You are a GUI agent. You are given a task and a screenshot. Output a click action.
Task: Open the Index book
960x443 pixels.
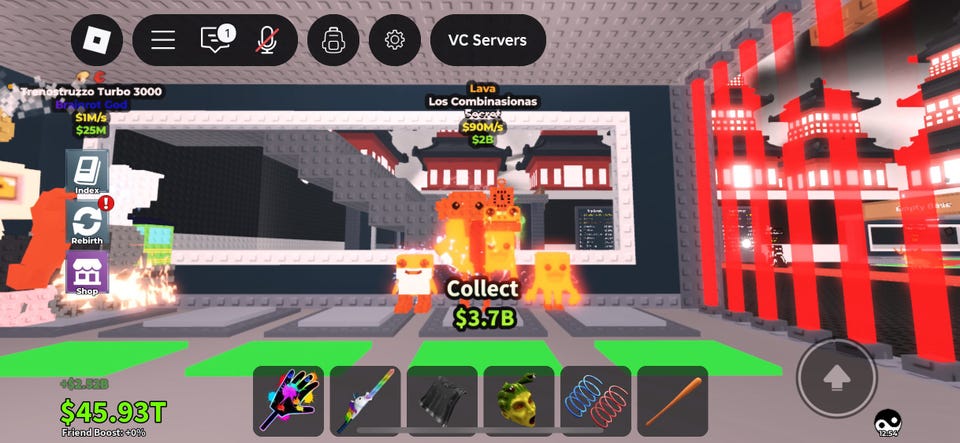[87, 173]
